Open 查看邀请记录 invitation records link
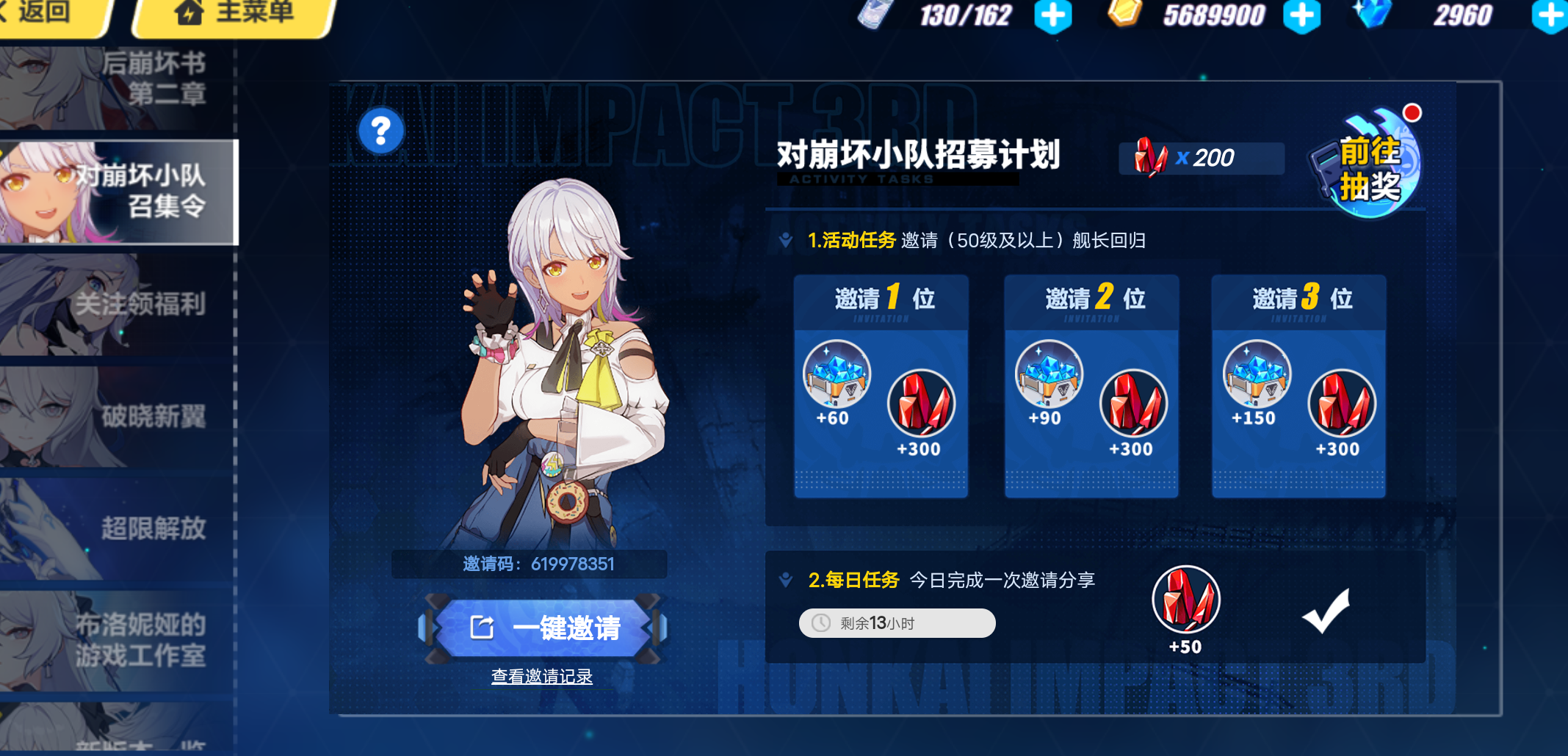 click(x=541, y=677)
